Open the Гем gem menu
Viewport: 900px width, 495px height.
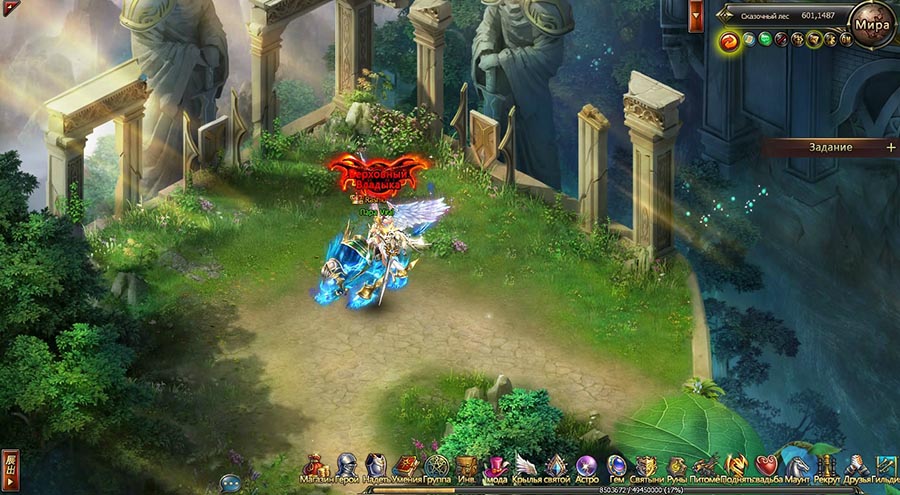(x=617, y=466)
